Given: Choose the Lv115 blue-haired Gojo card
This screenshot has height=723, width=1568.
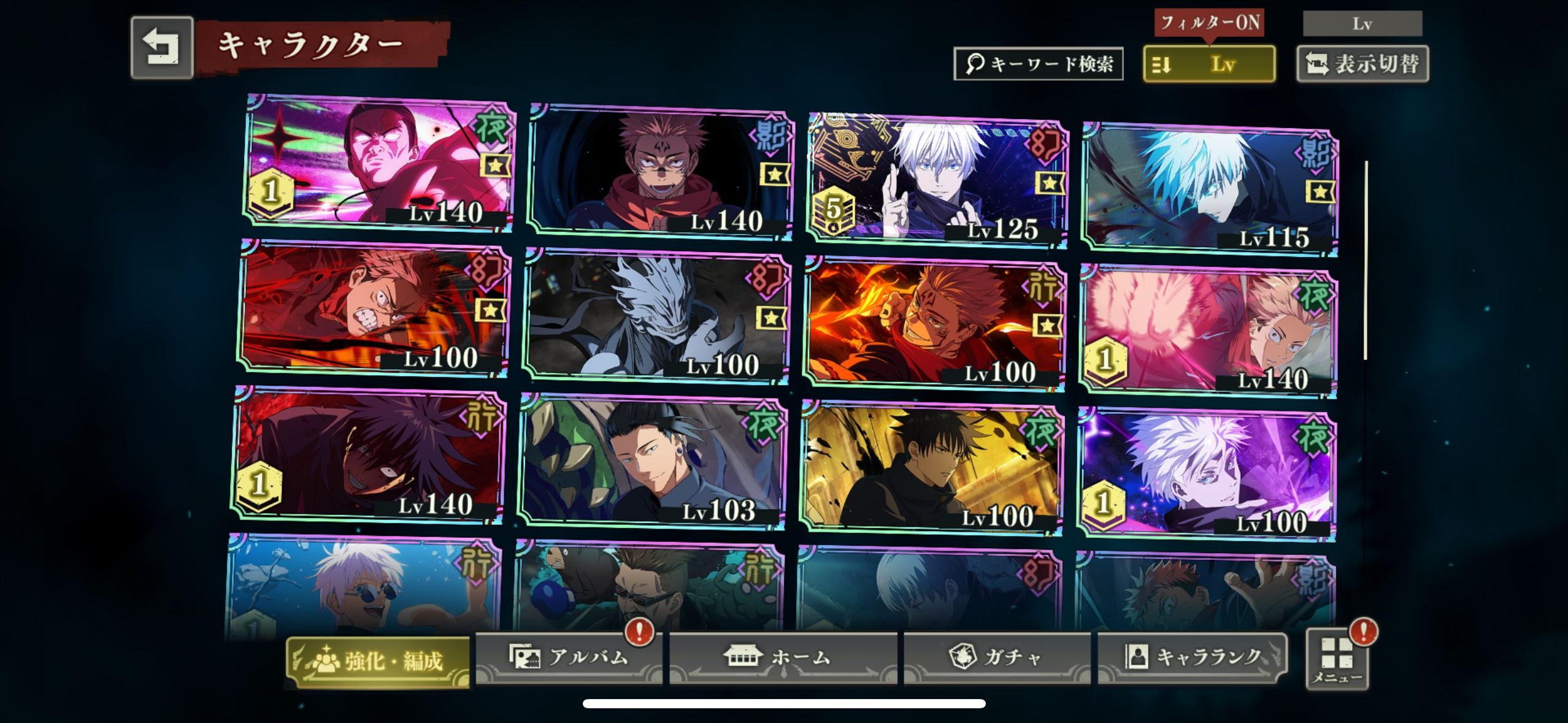Looking at the screenshot, I should (1210, 189).
